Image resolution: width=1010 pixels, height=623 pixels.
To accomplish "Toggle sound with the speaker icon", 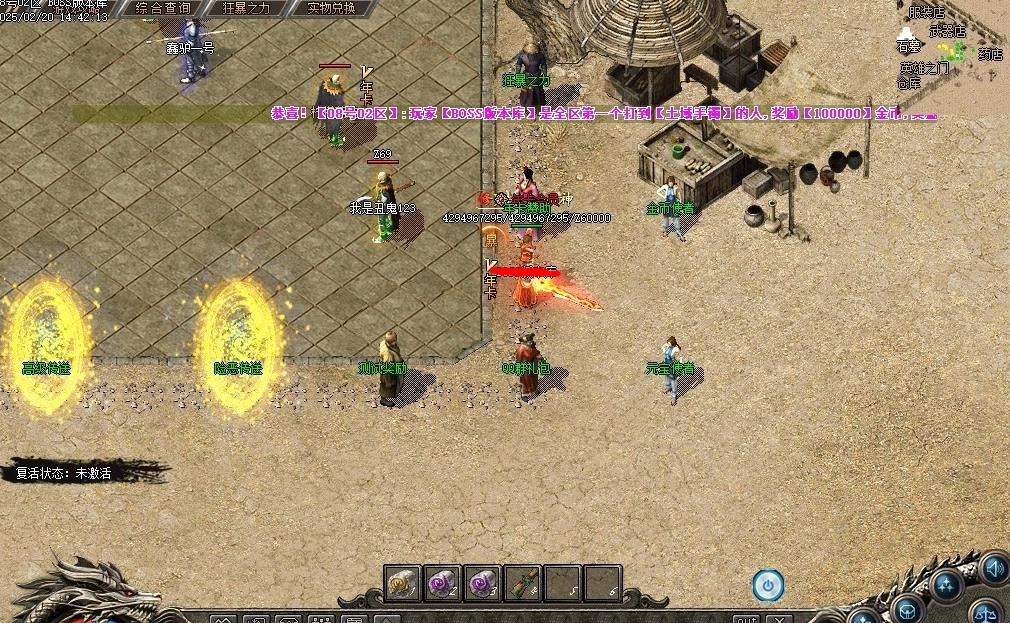I will (x=994, y=569).
